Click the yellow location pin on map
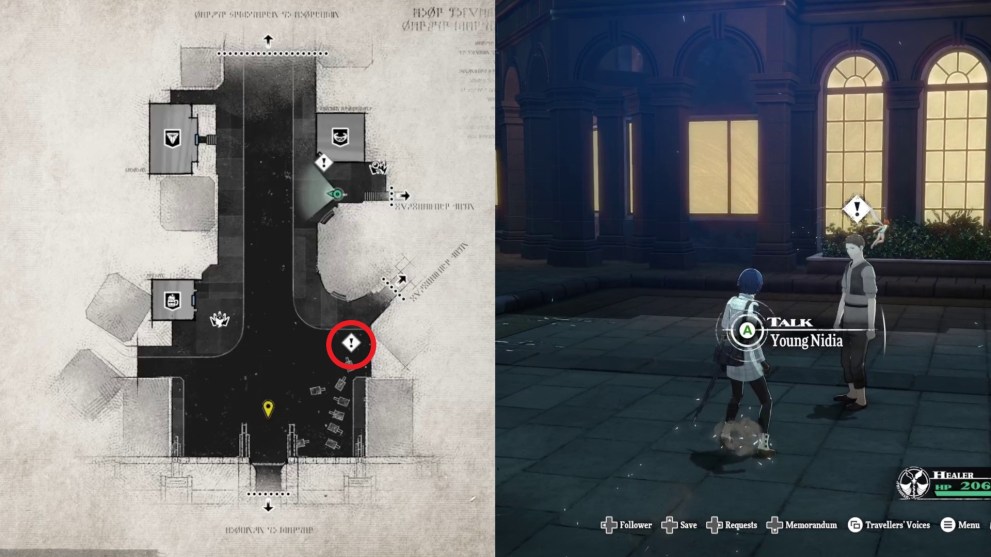This screenshot has height=557, width=991. pos(267,408)
